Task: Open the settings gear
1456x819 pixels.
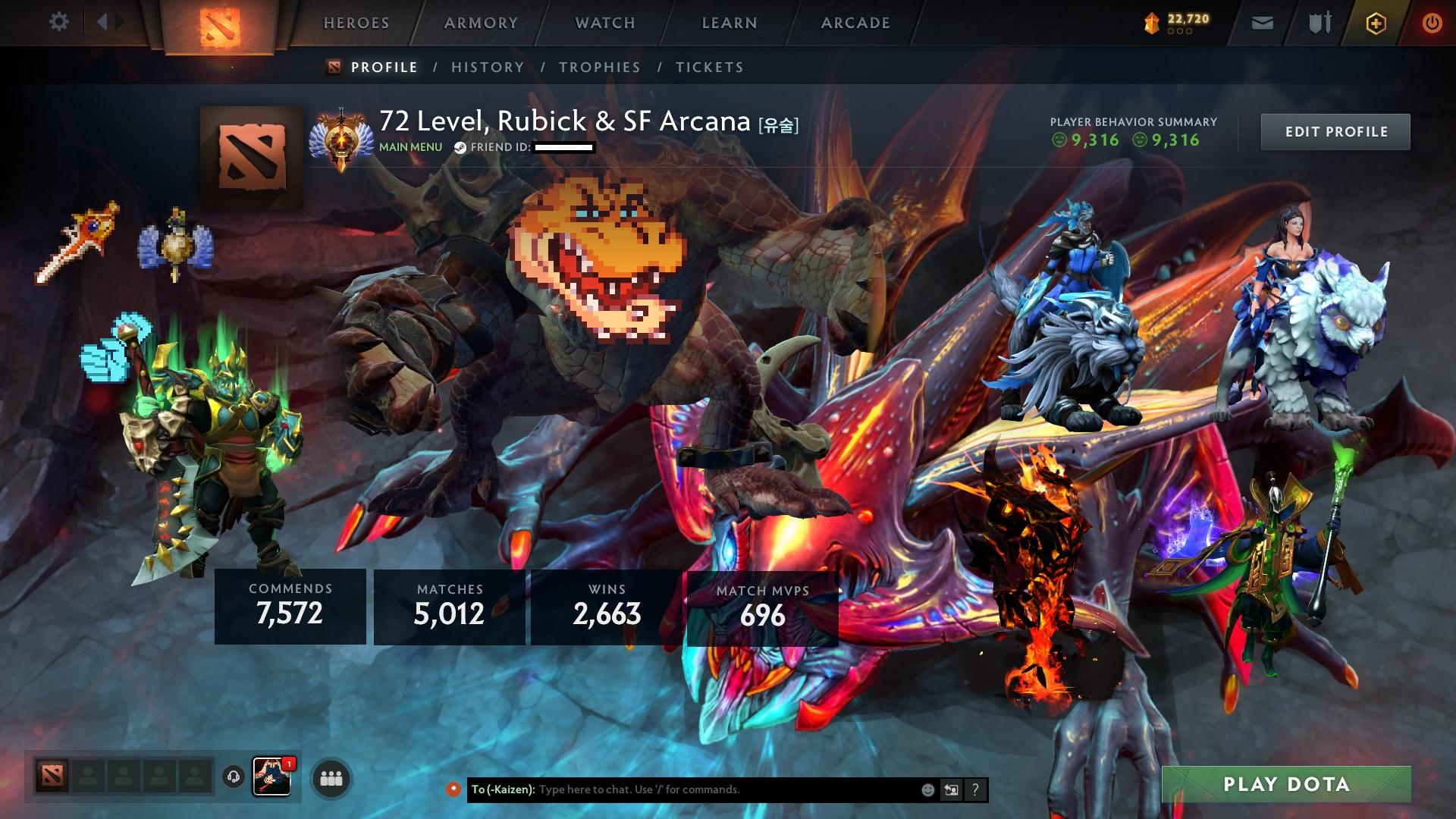Action: 59,22
